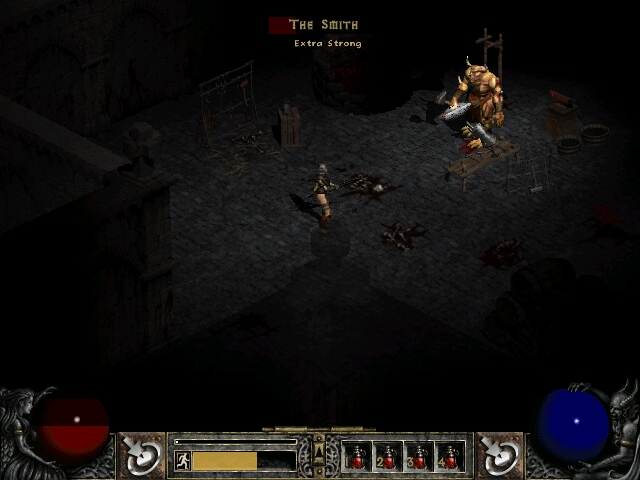Image resolution: width=640 pixels, height=480 pixels.
Task: Use the healing potion in belt slot 4
Action: click(450, 457)
